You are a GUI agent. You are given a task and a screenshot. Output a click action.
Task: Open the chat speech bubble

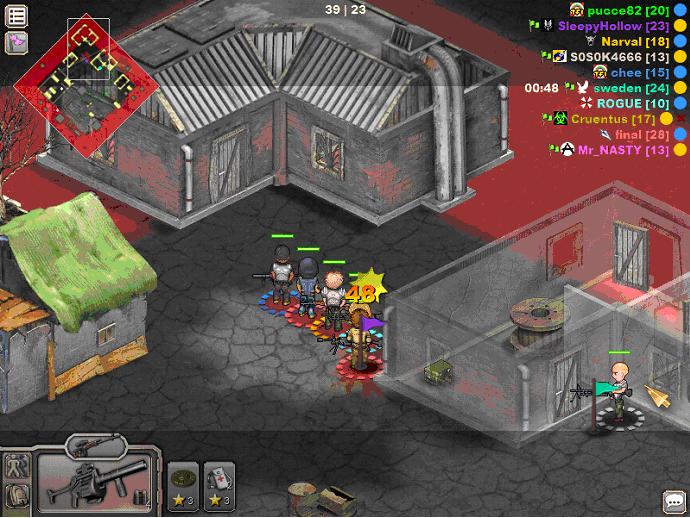click(674, 501)
